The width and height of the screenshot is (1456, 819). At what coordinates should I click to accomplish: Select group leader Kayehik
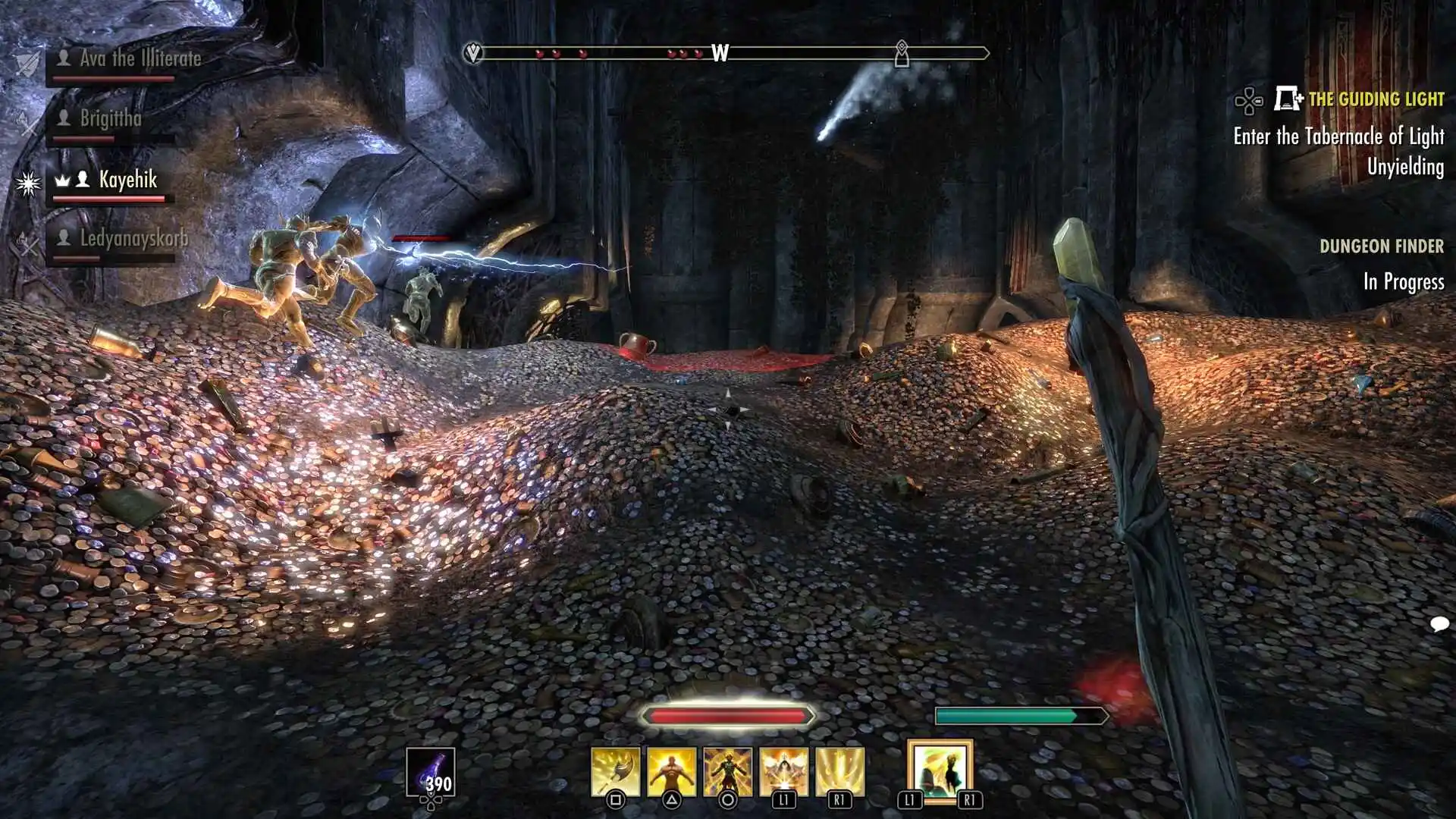[127, 180]
